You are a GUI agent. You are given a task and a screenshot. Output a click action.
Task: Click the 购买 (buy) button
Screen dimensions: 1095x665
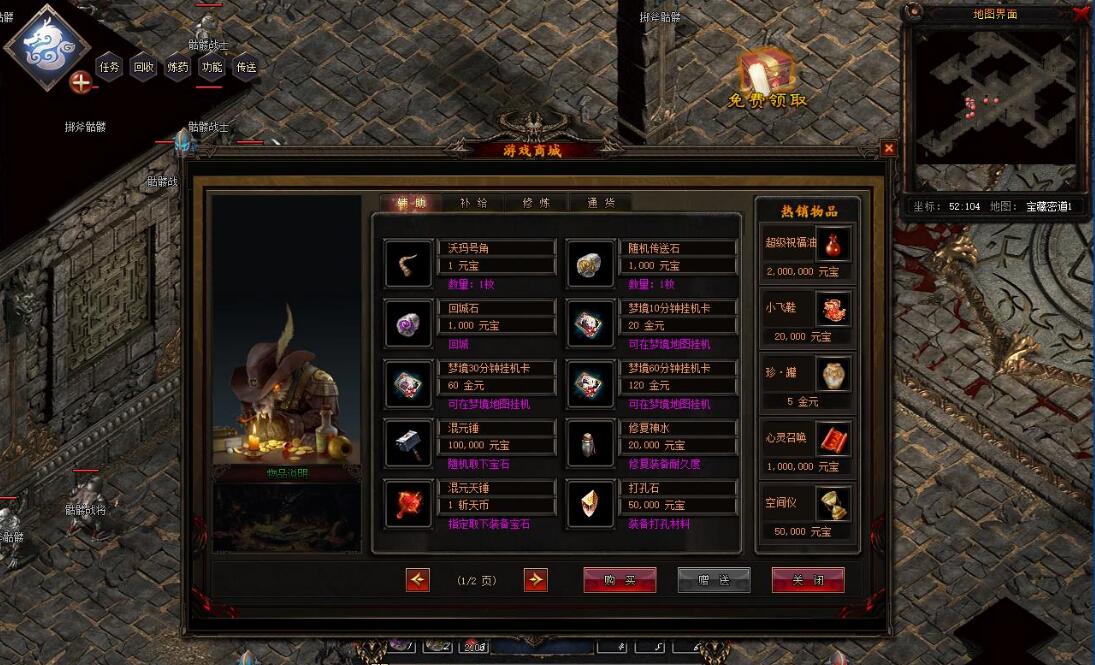tap(620, 580)
